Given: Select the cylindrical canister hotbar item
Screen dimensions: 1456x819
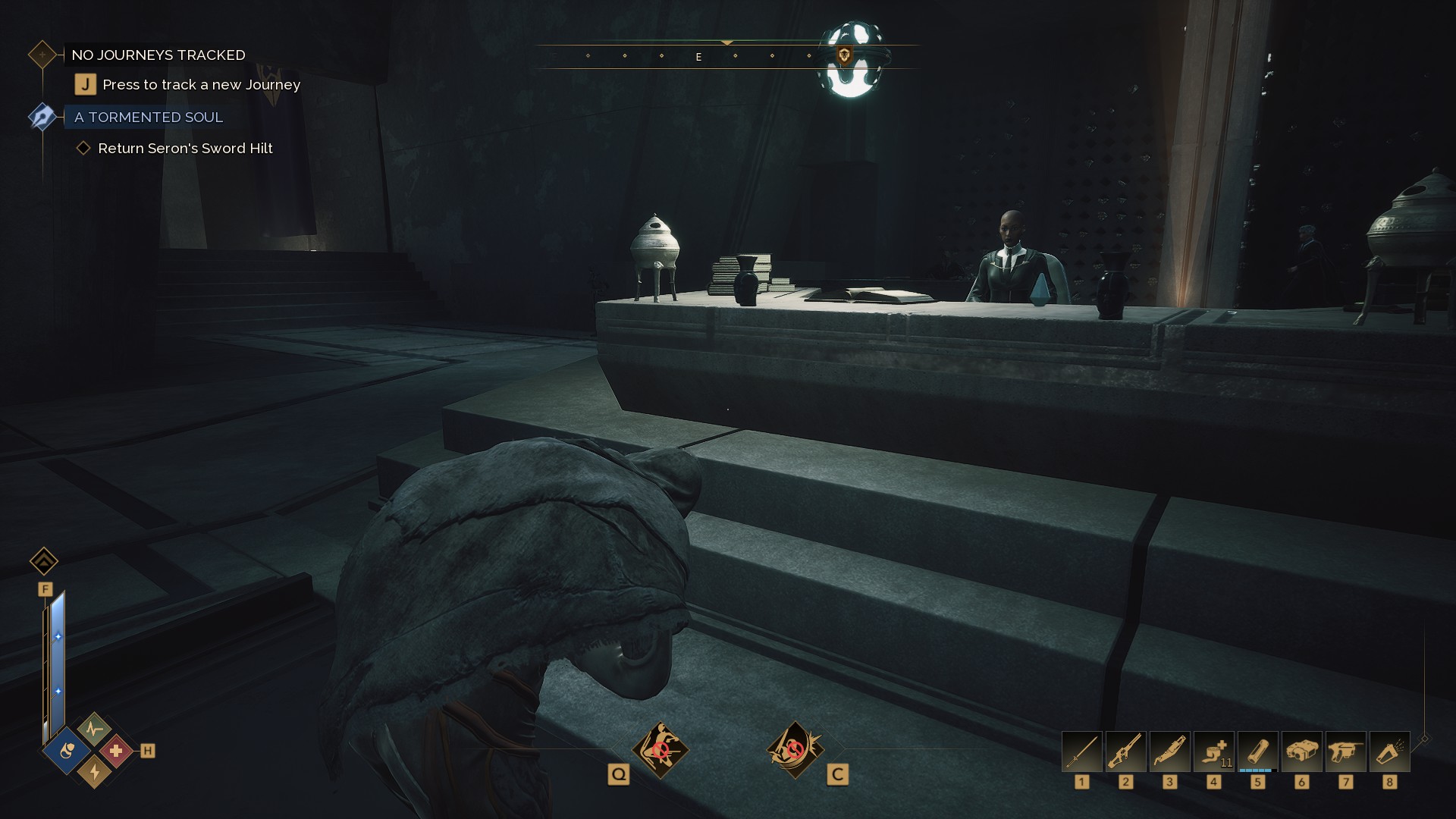Looking at the screenshot, I should tap(1258, 752).
